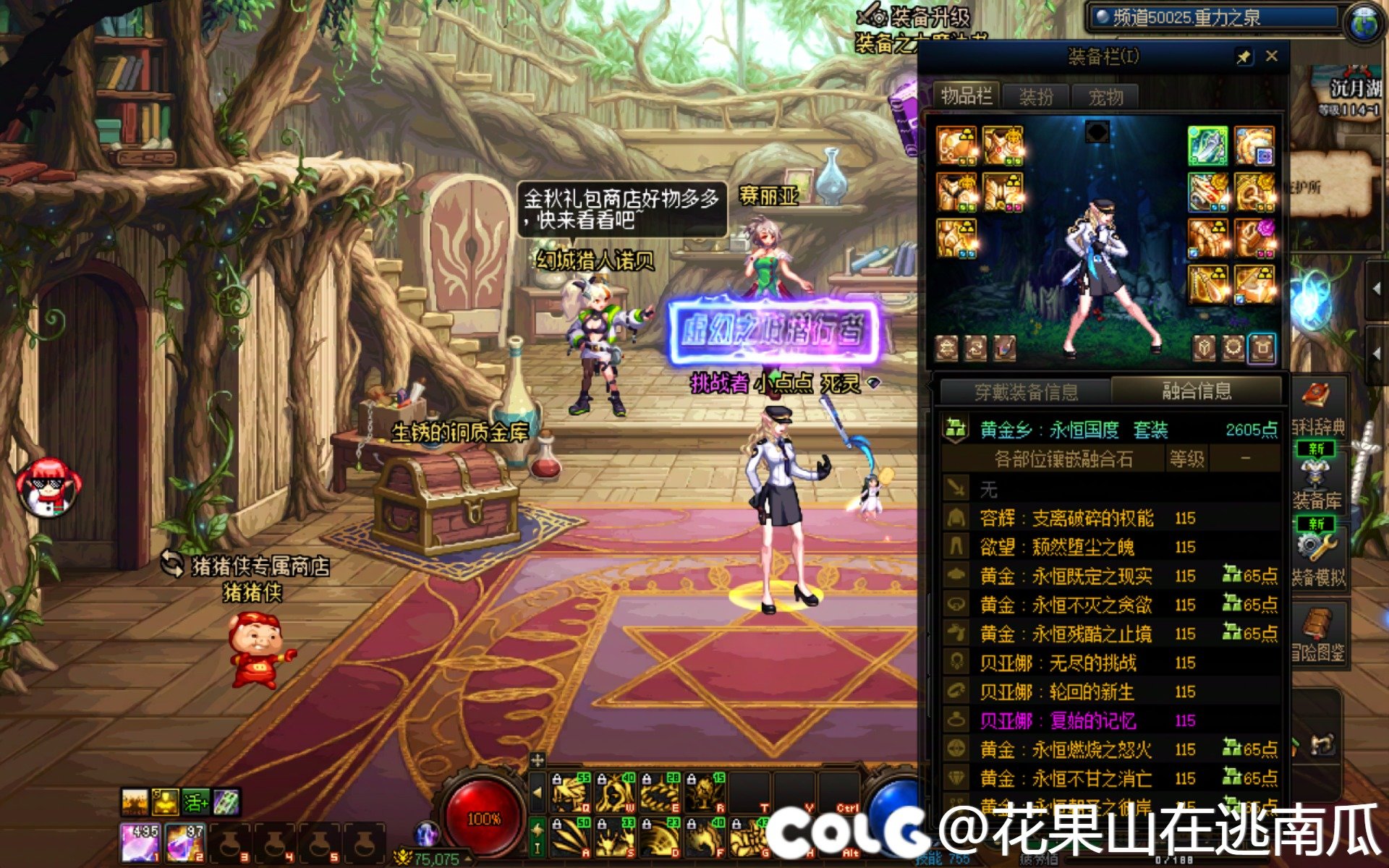Toggle the highlighted armor display icon in equipment preview

coord(1263,347)
